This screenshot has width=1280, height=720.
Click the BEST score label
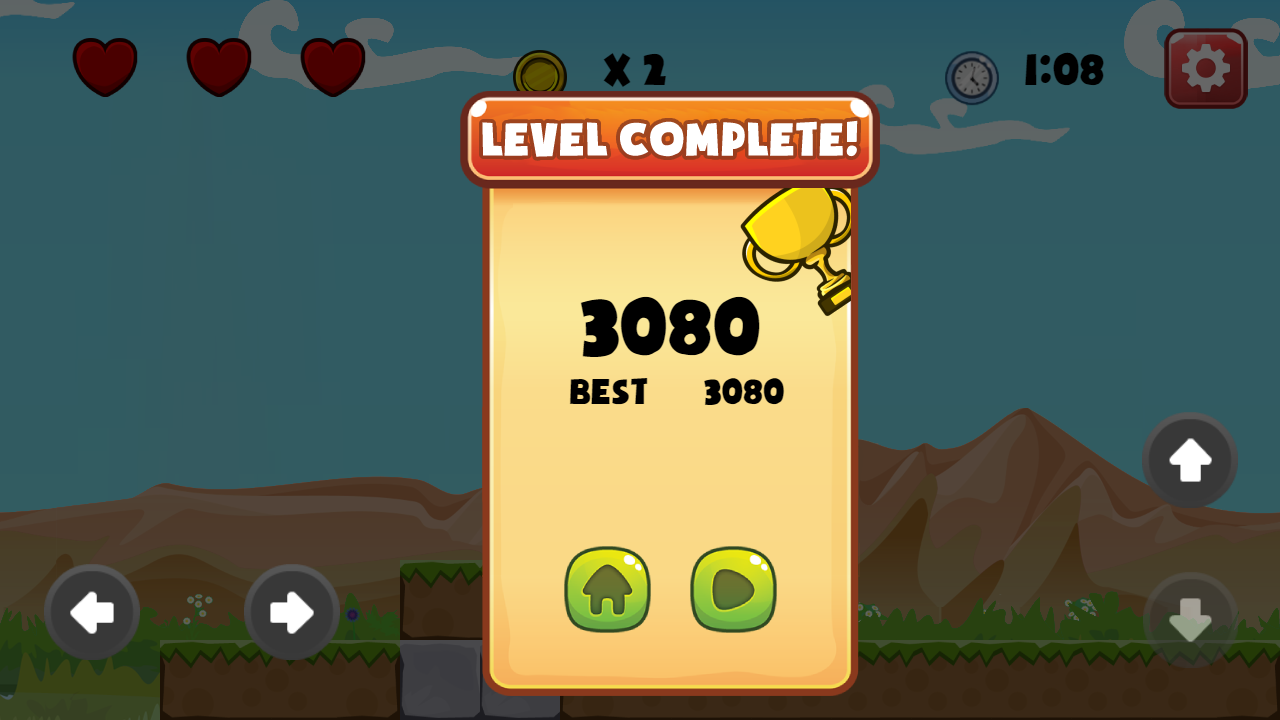607,392
